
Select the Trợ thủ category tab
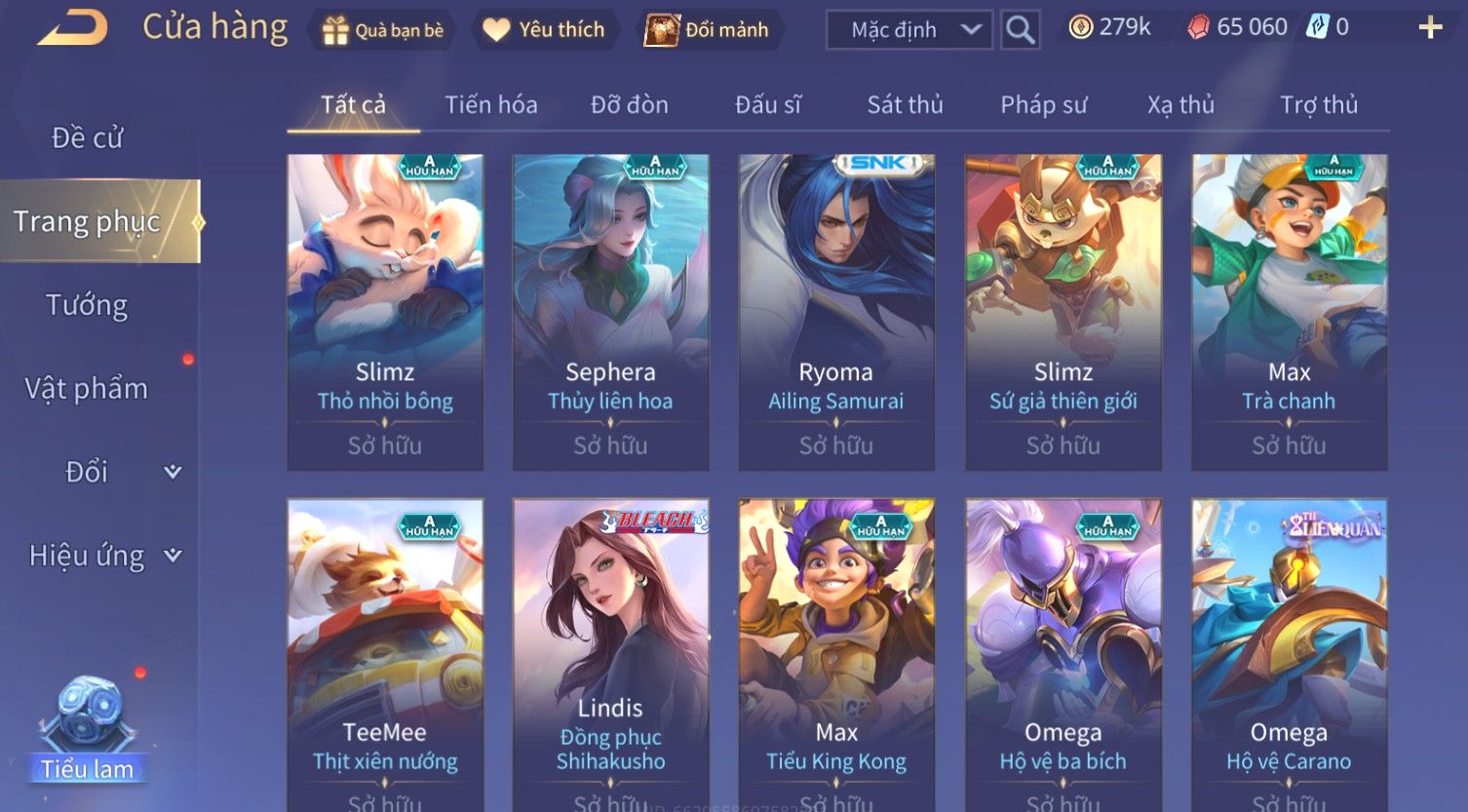pyautogui.click(x=1318, y=104)
